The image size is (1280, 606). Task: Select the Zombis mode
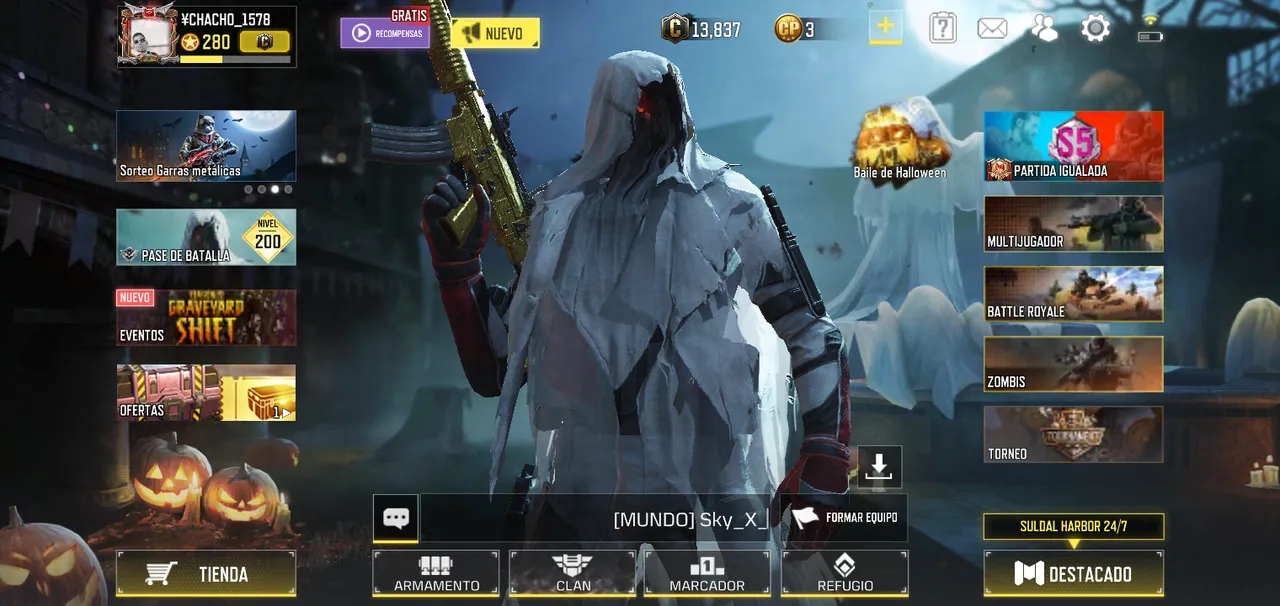(x=1073, y=364)
